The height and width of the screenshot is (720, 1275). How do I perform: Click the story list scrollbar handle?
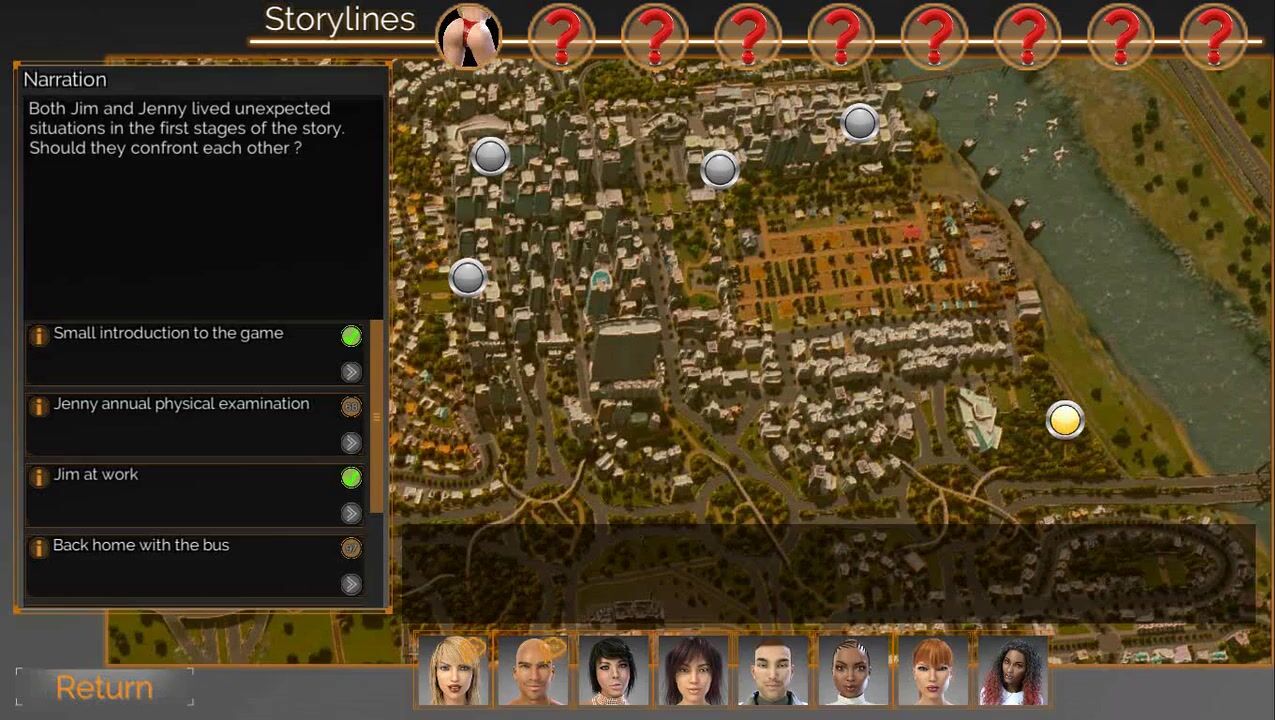click(x=376, y=416)
